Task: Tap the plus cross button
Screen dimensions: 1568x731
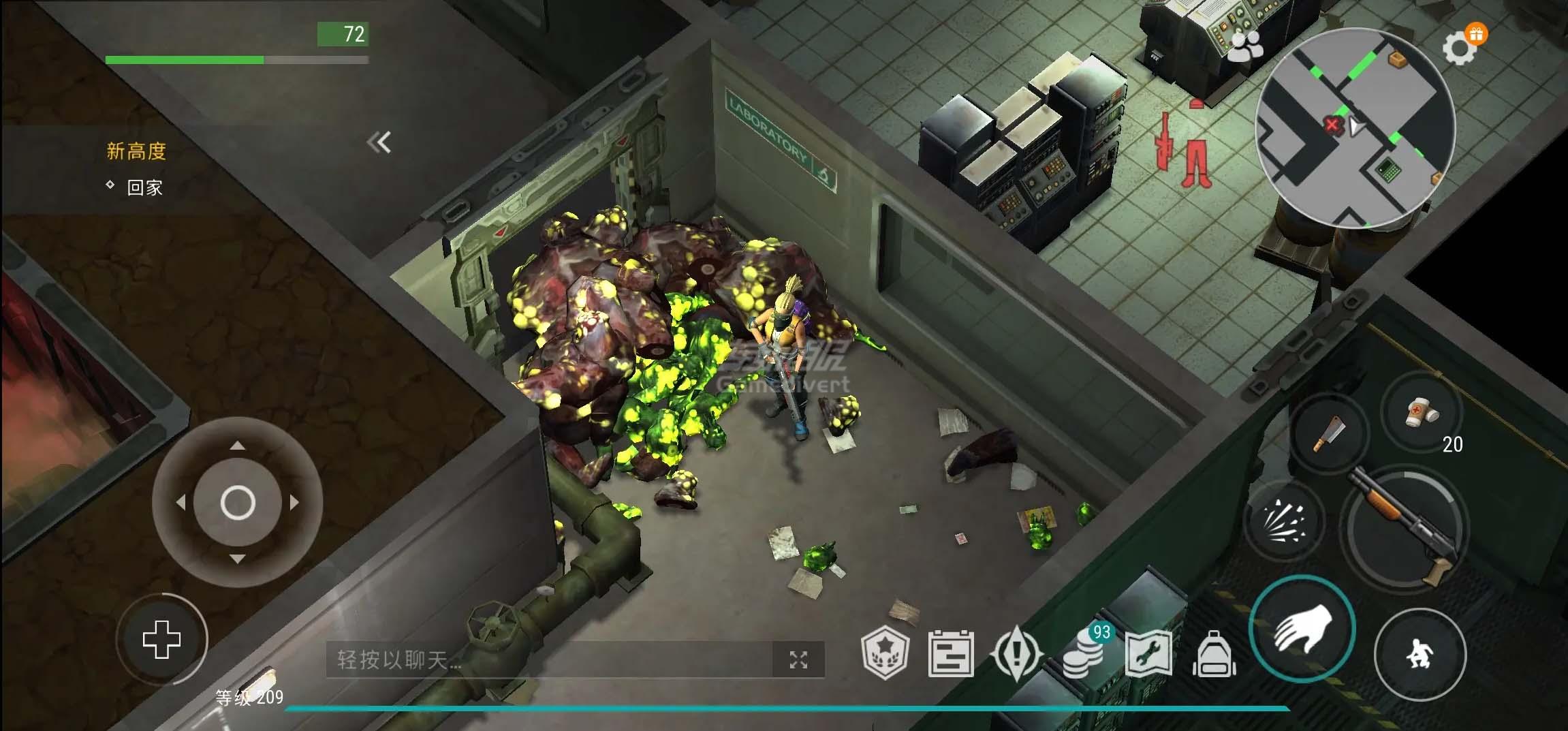Action: click(161, 640)
